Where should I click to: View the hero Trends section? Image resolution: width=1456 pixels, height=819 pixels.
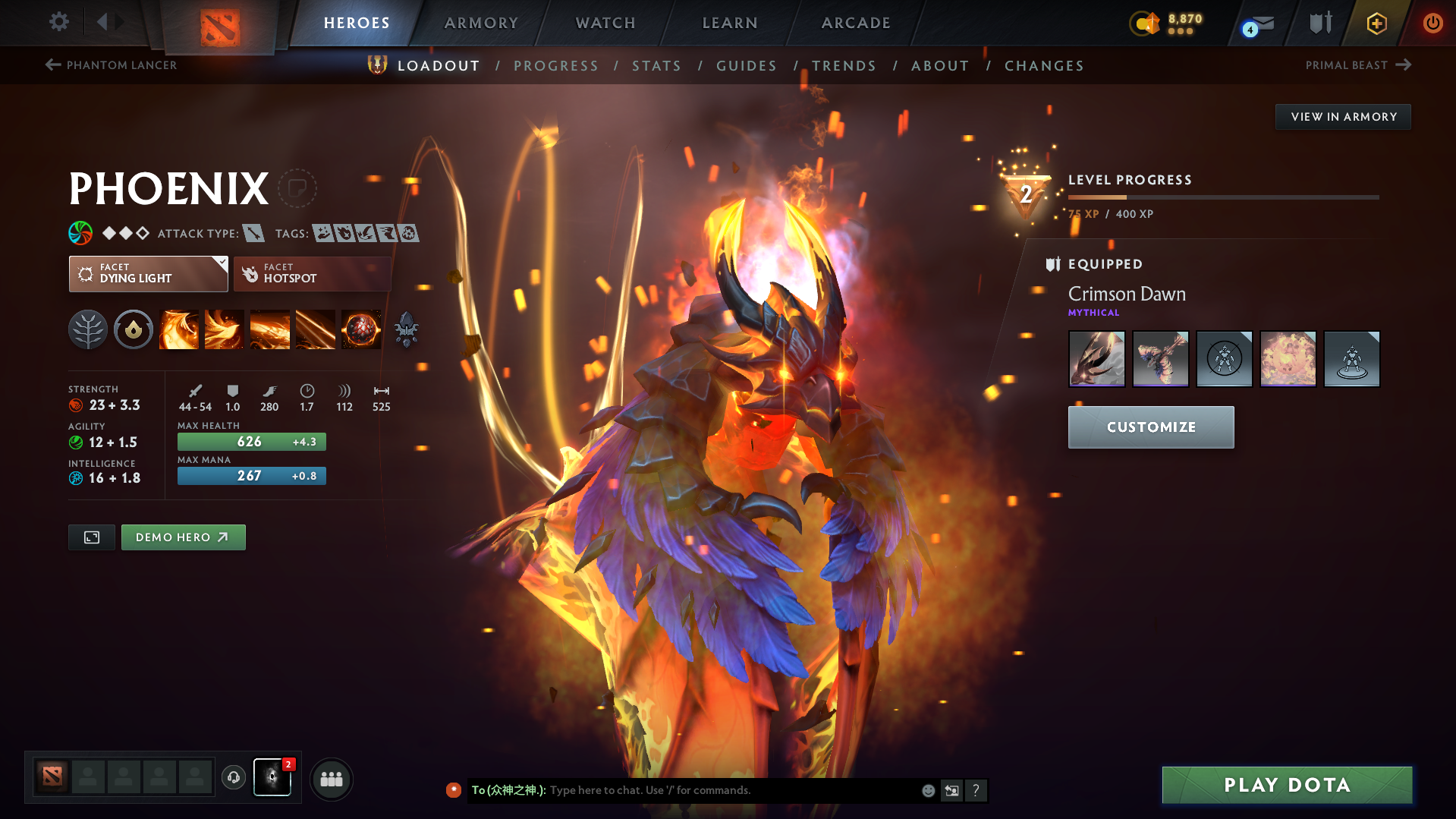[x=844, y=66]
